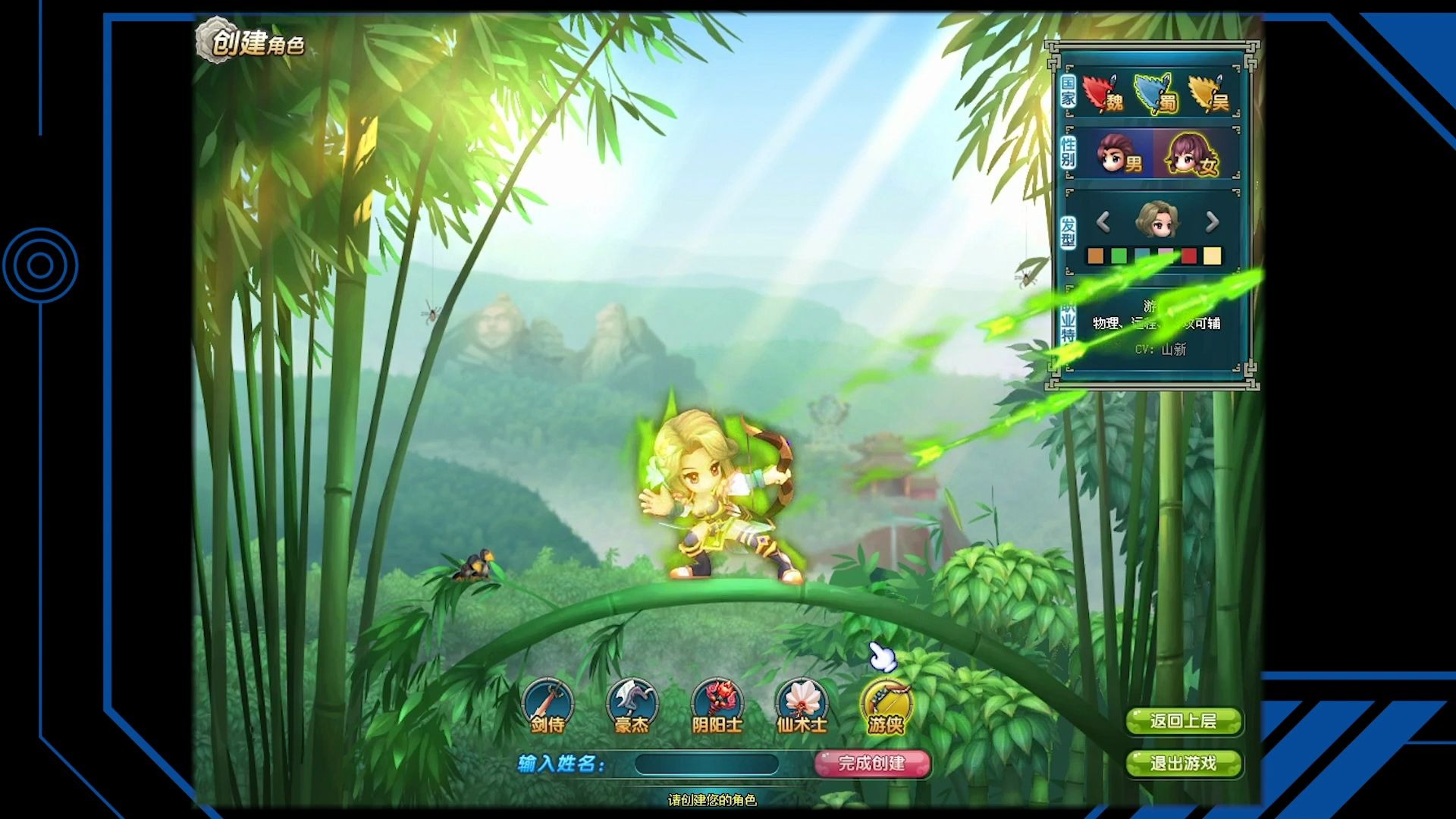1456x819 pixels.
Task: Select the 魏 (Wei) nation banner icon
Action: coord(1099,93)
